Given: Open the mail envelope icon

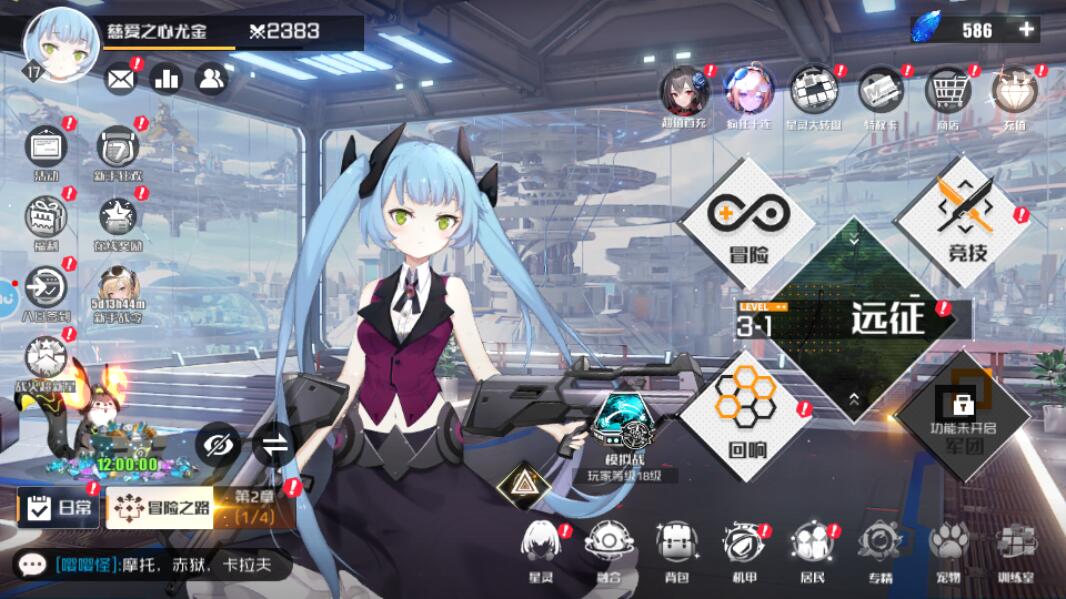Looking at the screenshot, I should click(x=120, y=78).
